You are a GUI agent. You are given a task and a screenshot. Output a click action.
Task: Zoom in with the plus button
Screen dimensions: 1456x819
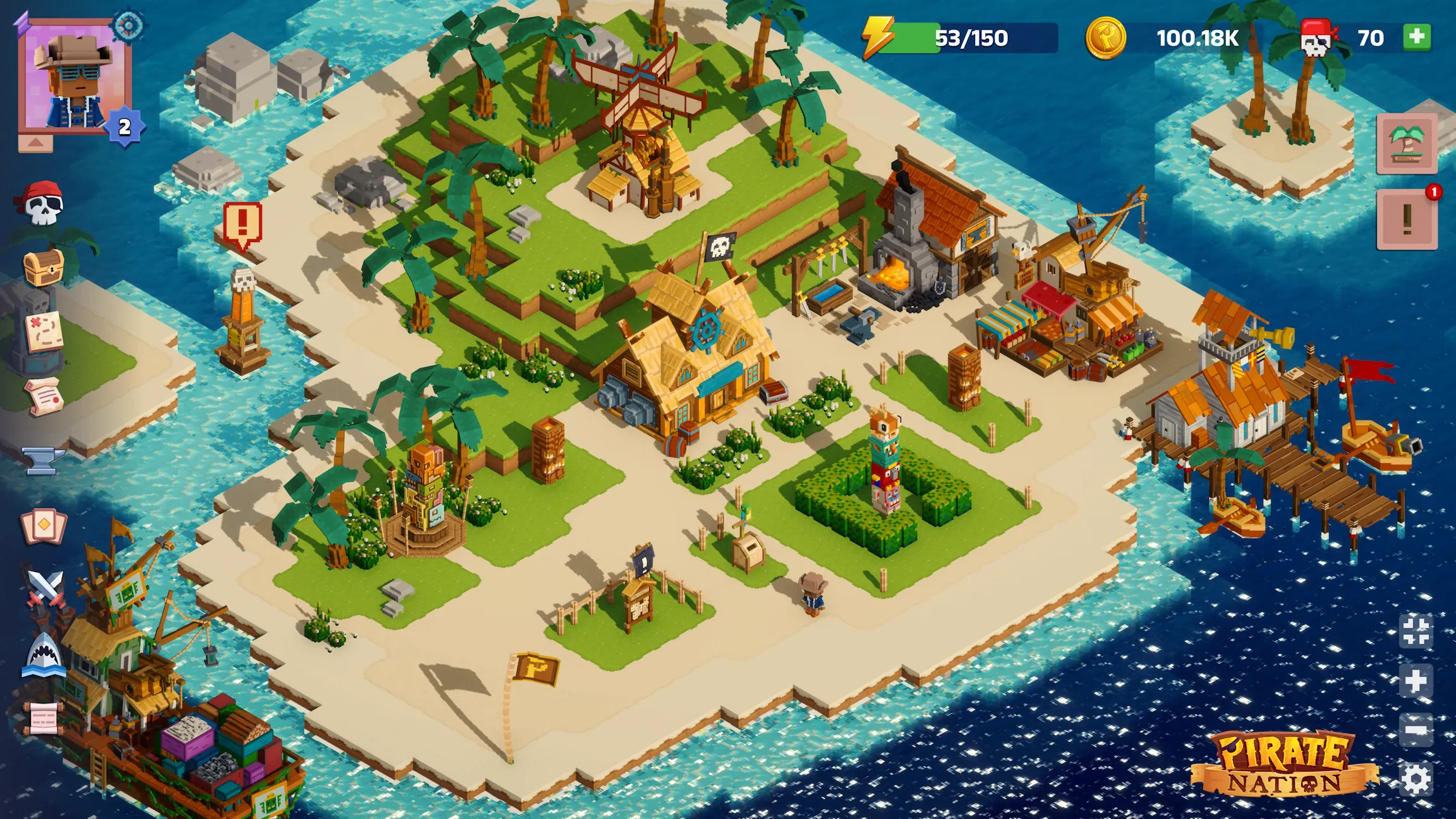[1416, 681]
